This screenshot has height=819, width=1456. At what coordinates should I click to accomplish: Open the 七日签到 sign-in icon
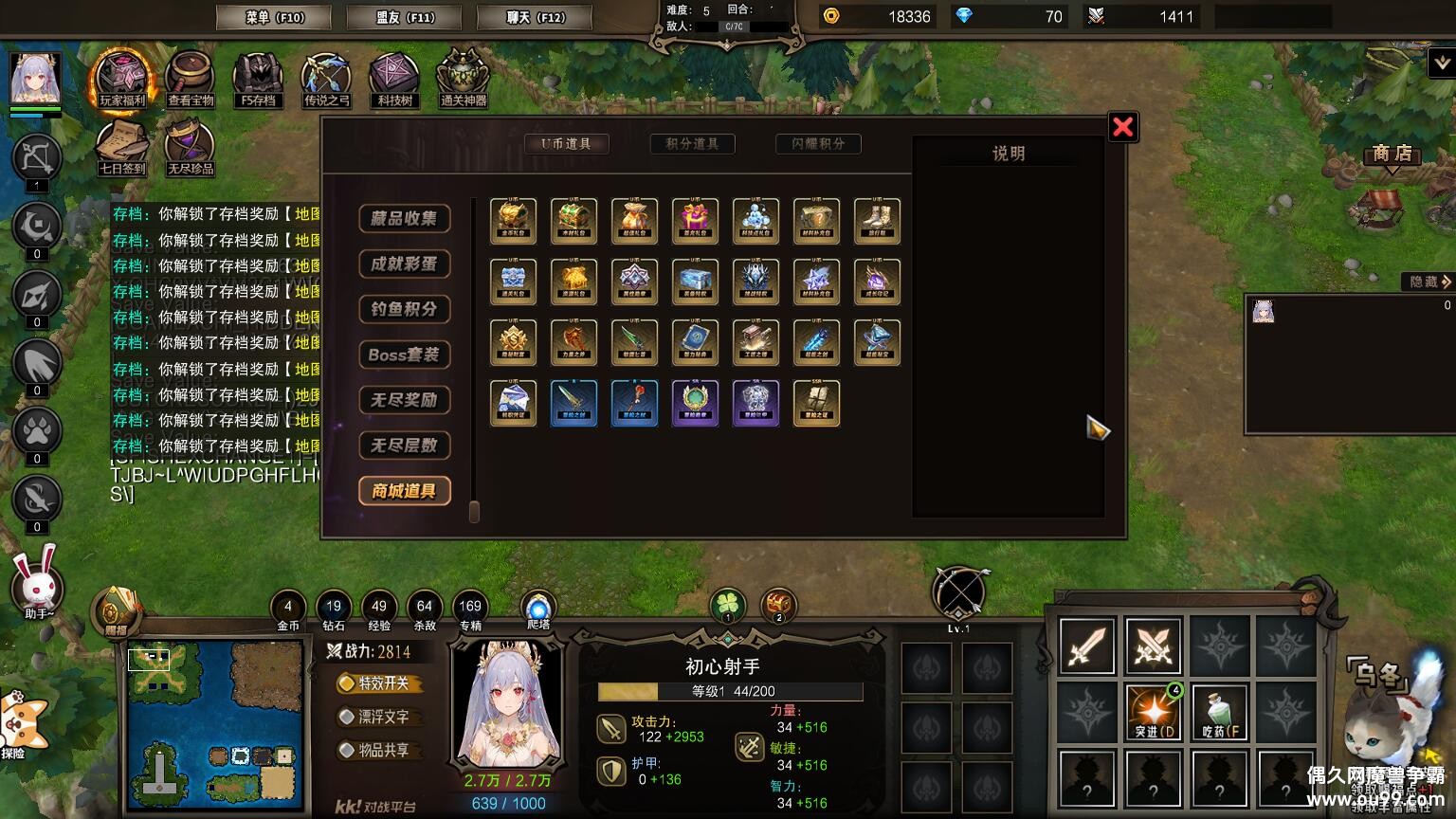click(122, 148)
